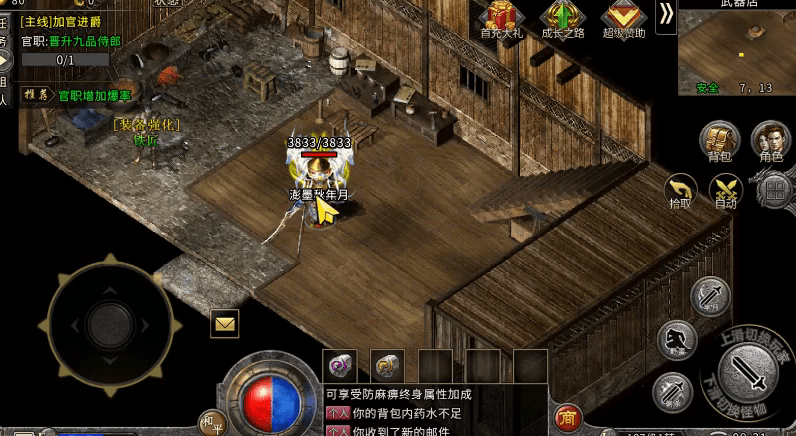The image size is (796, 436).
Task: Open the 超级赞助 super sponsor icon
Action: pyautogui.click(x=624, y=19)
